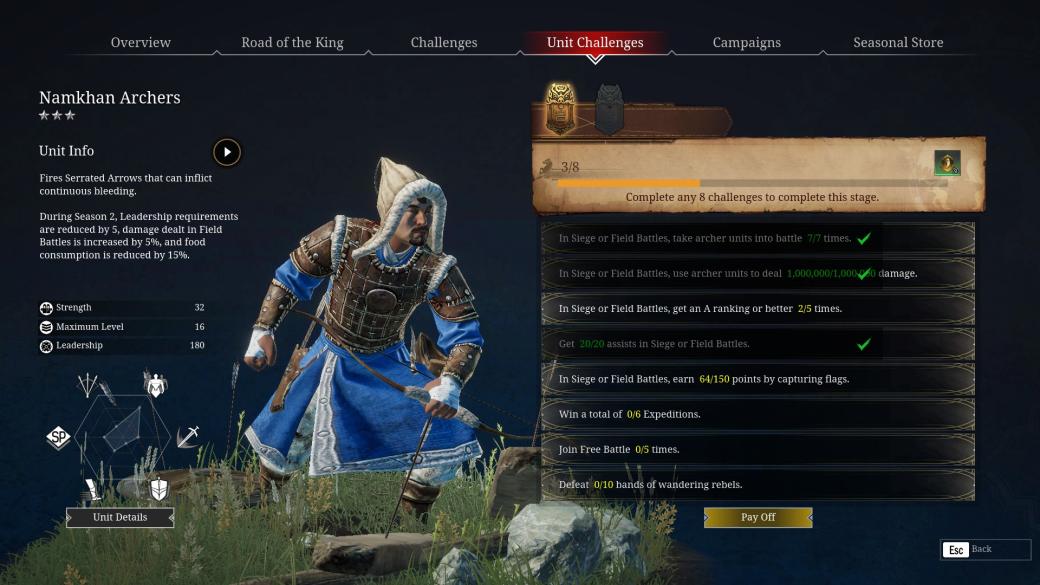
Task: Click the Pay Off button
Action: pos(758,517)
